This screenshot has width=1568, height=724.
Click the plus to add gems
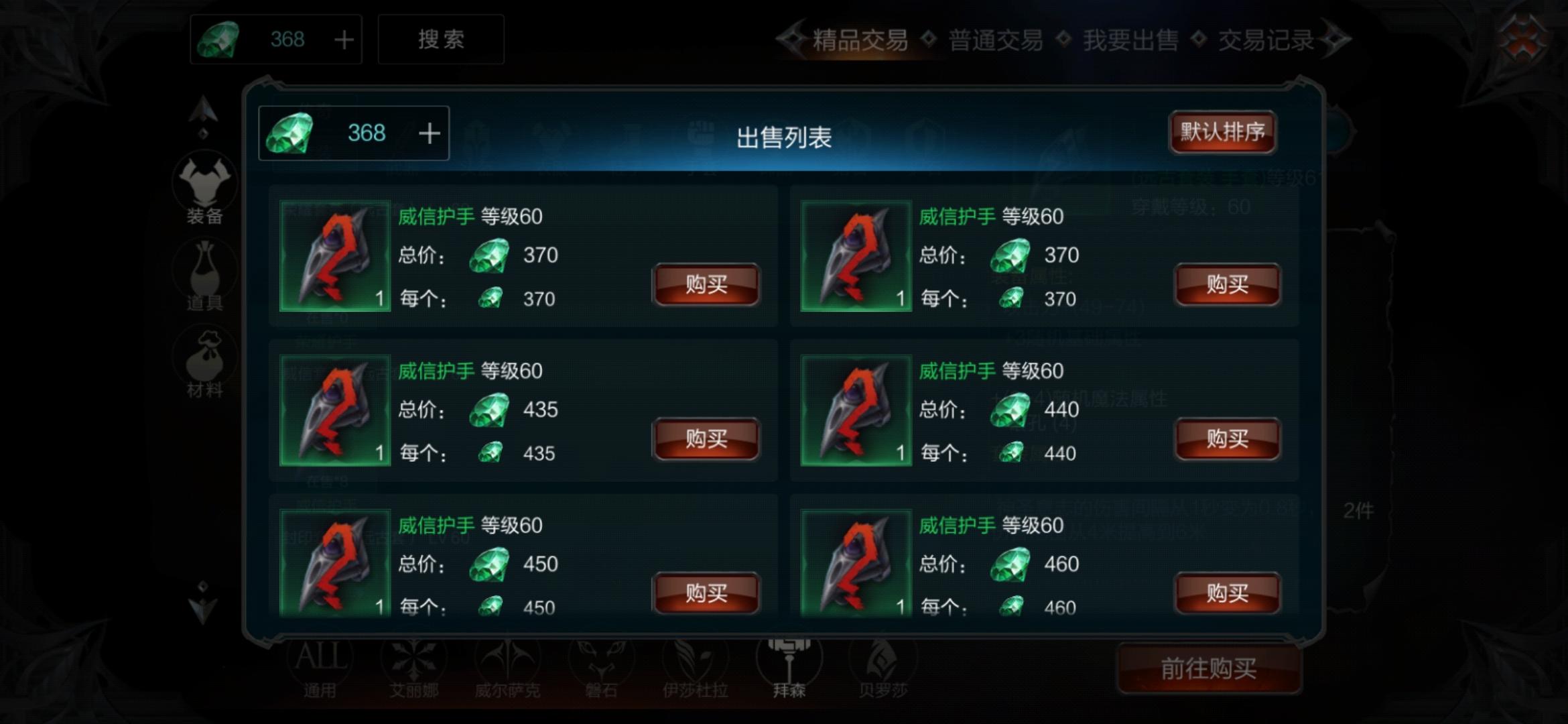[x=429, y=133]
